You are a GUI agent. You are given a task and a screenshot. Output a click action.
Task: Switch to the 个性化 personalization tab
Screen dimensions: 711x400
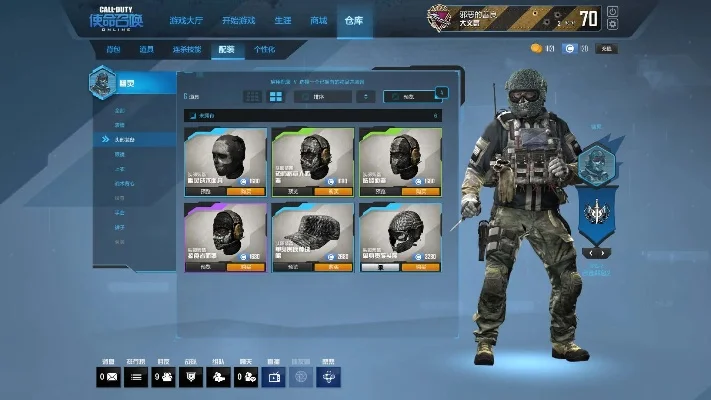(x=264, y=49)
